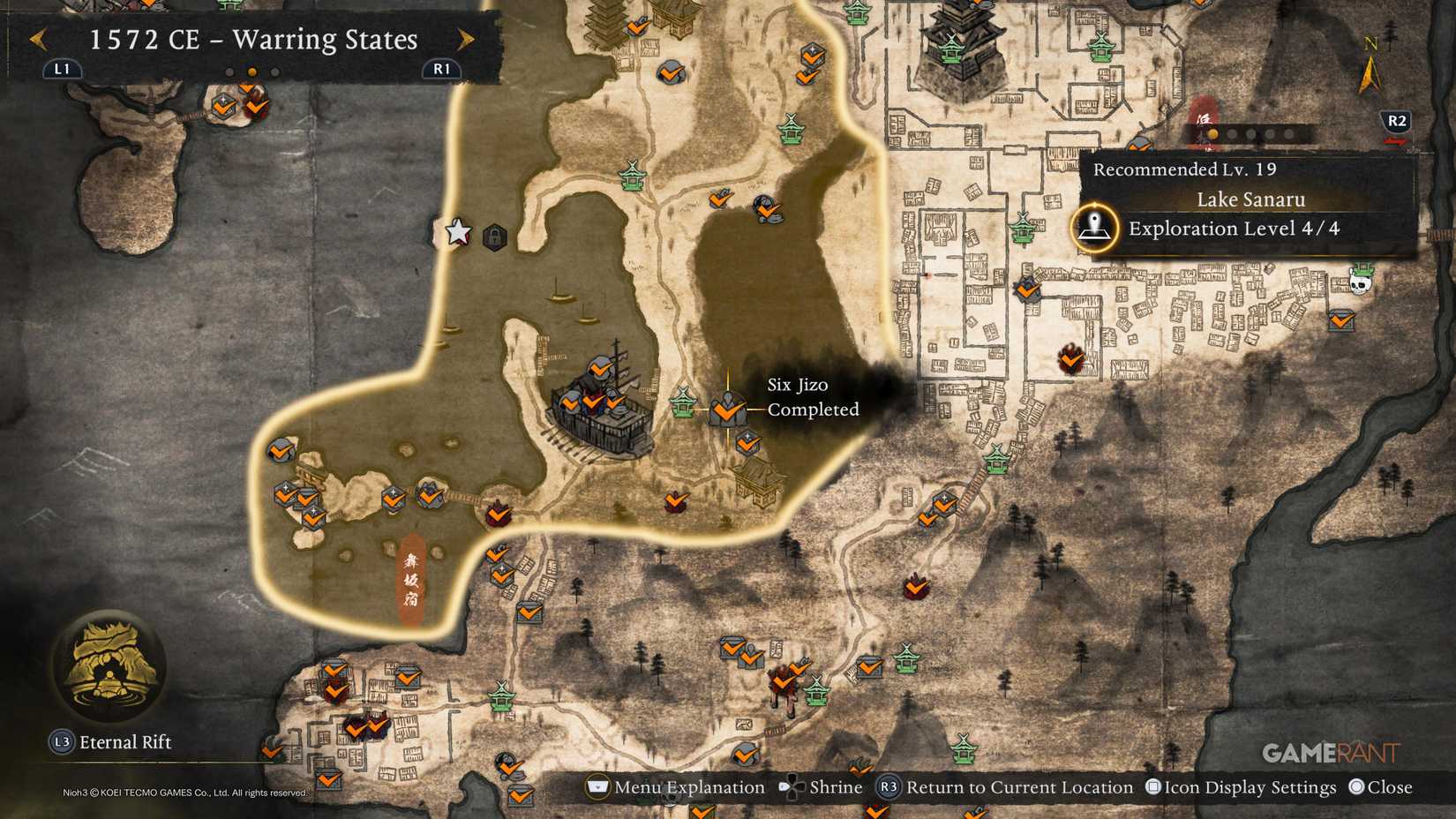Open Menu Explanation from the bottom bar

[x=597, y=786]
